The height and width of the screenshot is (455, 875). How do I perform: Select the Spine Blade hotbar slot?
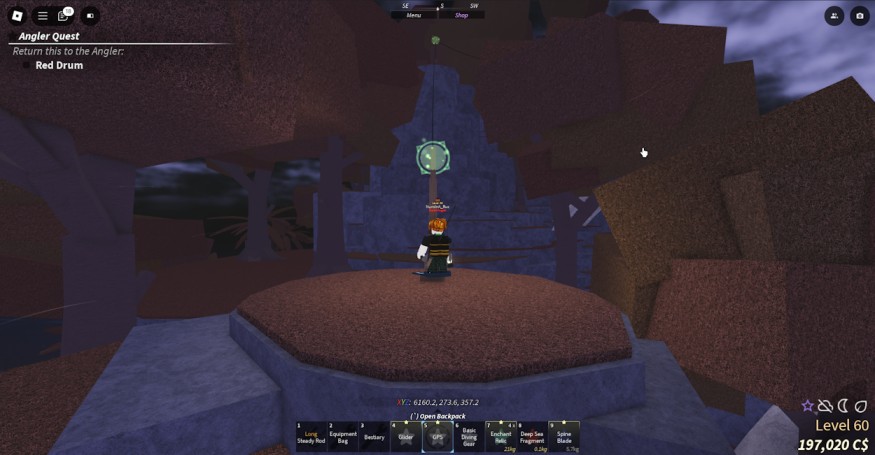coord(564,436)
